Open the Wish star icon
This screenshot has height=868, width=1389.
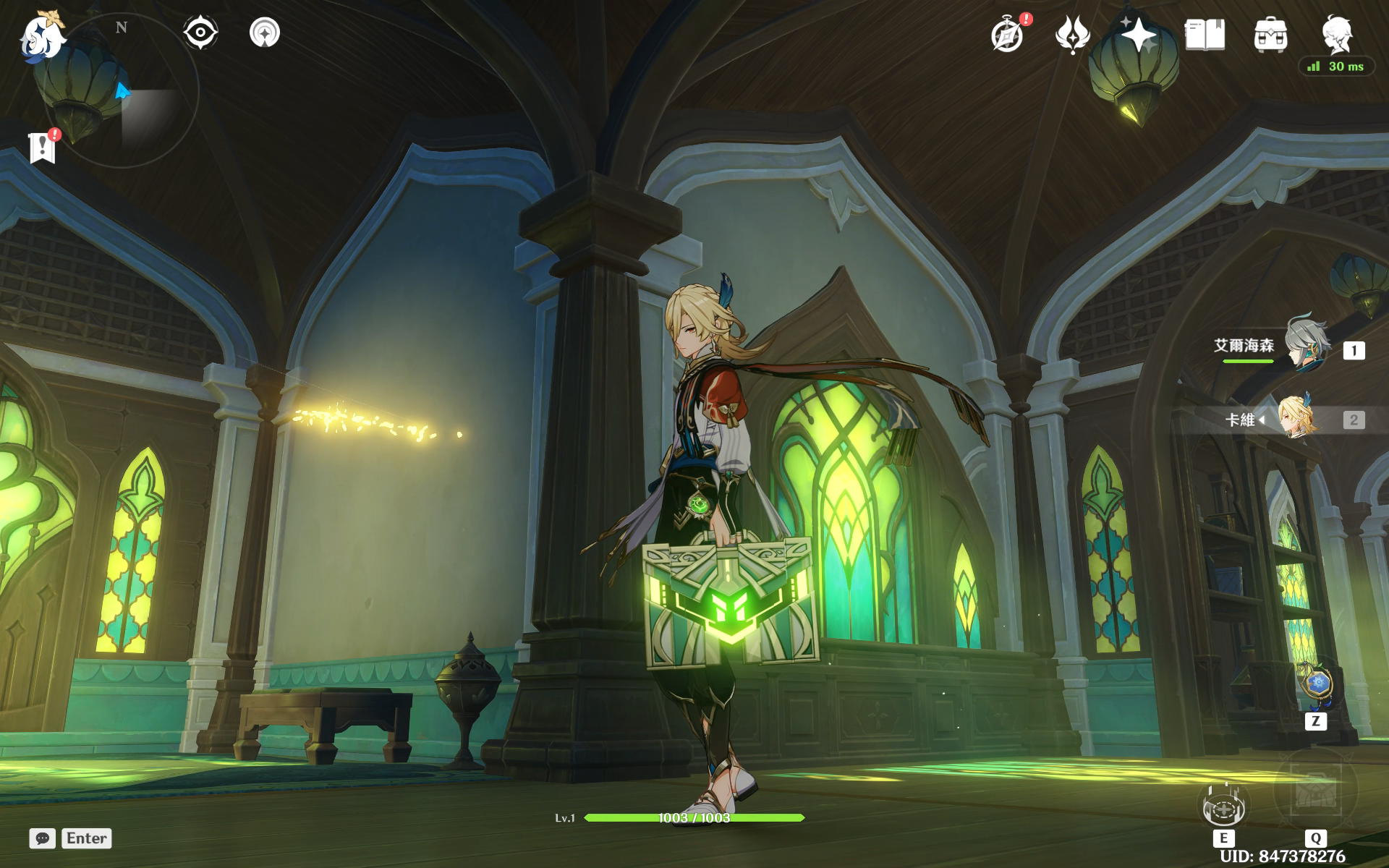[x=1139, y=35]
